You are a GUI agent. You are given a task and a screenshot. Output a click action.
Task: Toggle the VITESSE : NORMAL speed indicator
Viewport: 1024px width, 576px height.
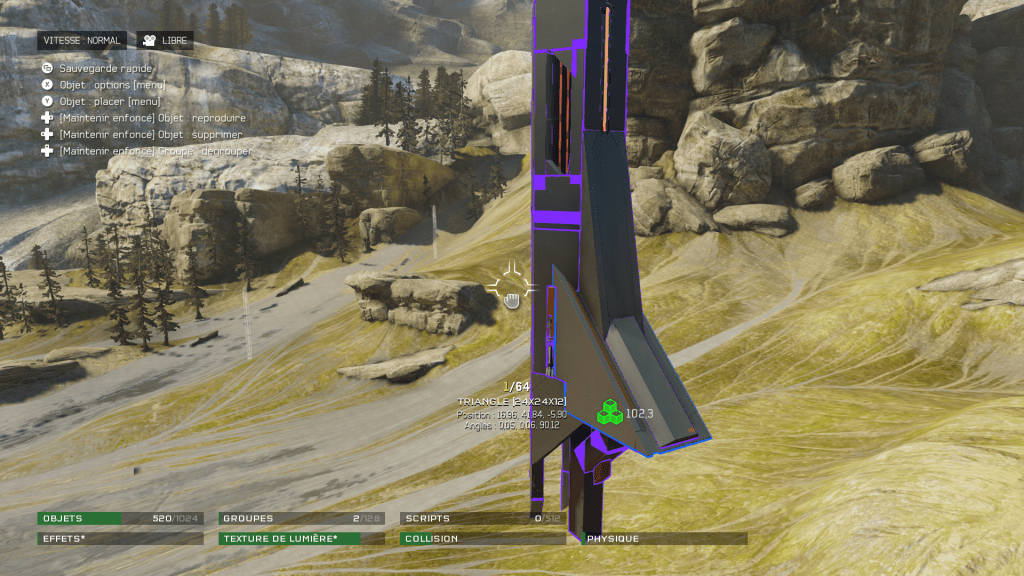[82, 41]
